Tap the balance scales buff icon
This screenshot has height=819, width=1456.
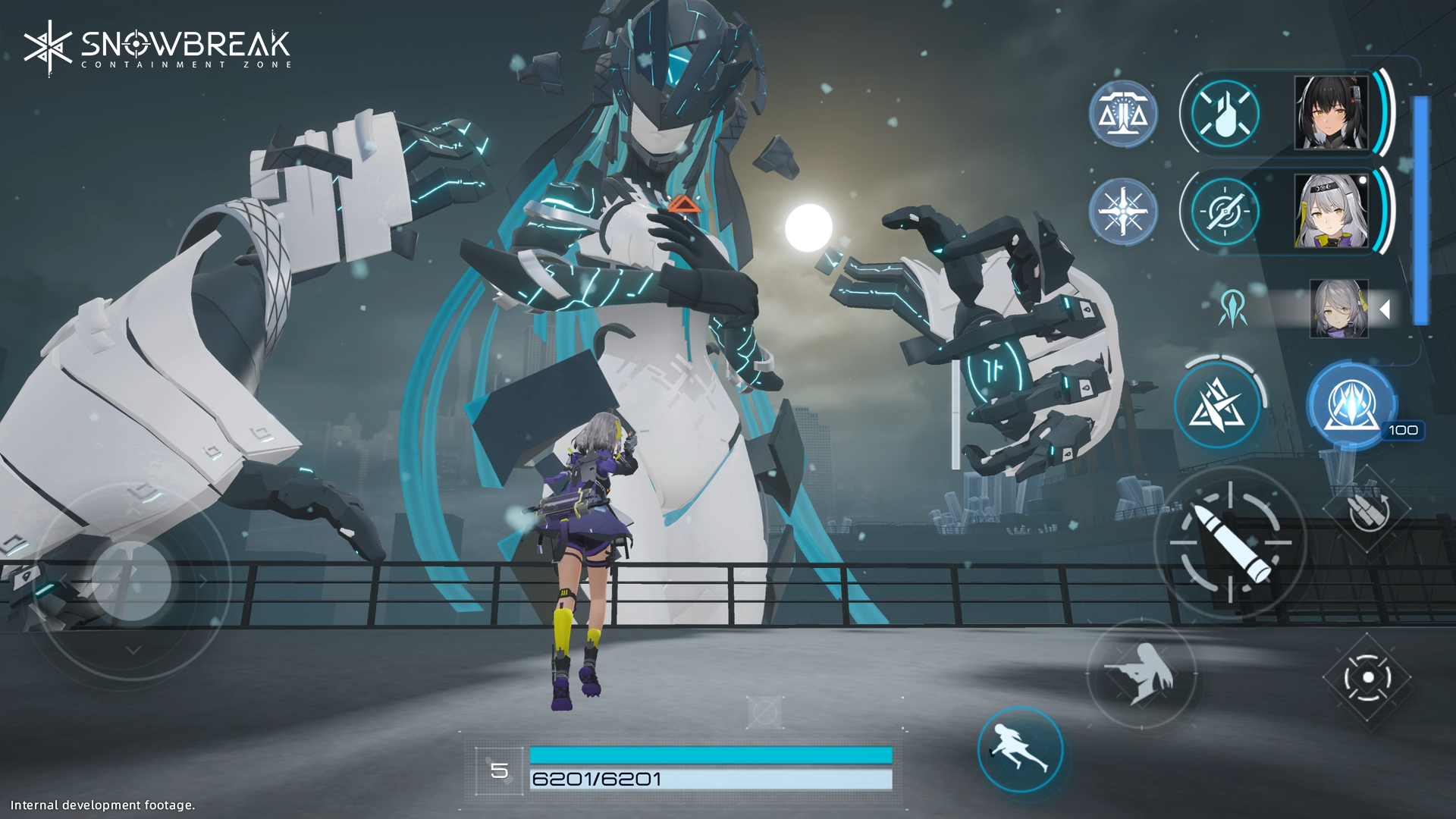pyautogui.click(x=1123, y=114)
